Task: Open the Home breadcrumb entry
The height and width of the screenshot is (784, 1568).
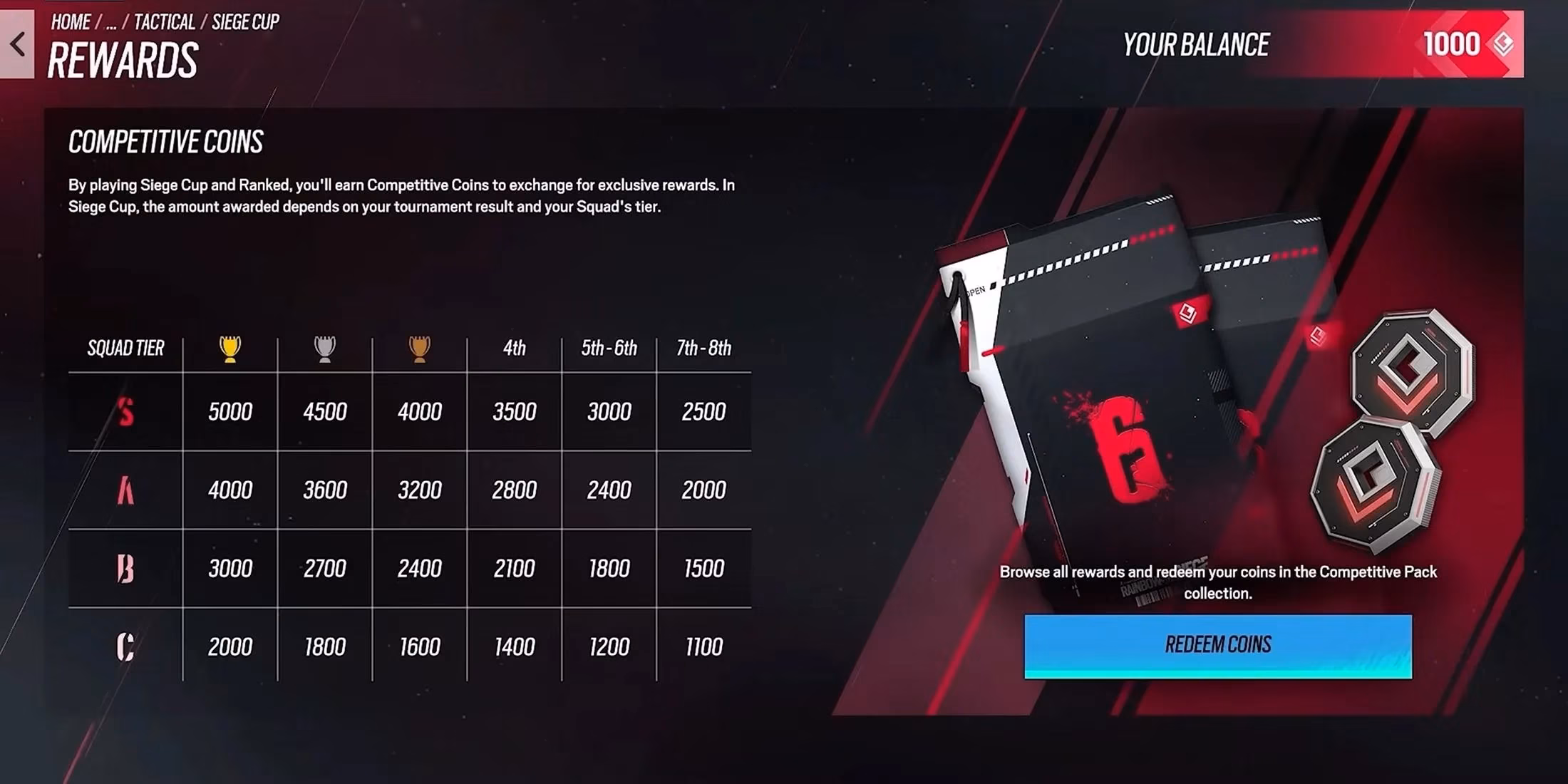Action: click(x=70, y=21)
